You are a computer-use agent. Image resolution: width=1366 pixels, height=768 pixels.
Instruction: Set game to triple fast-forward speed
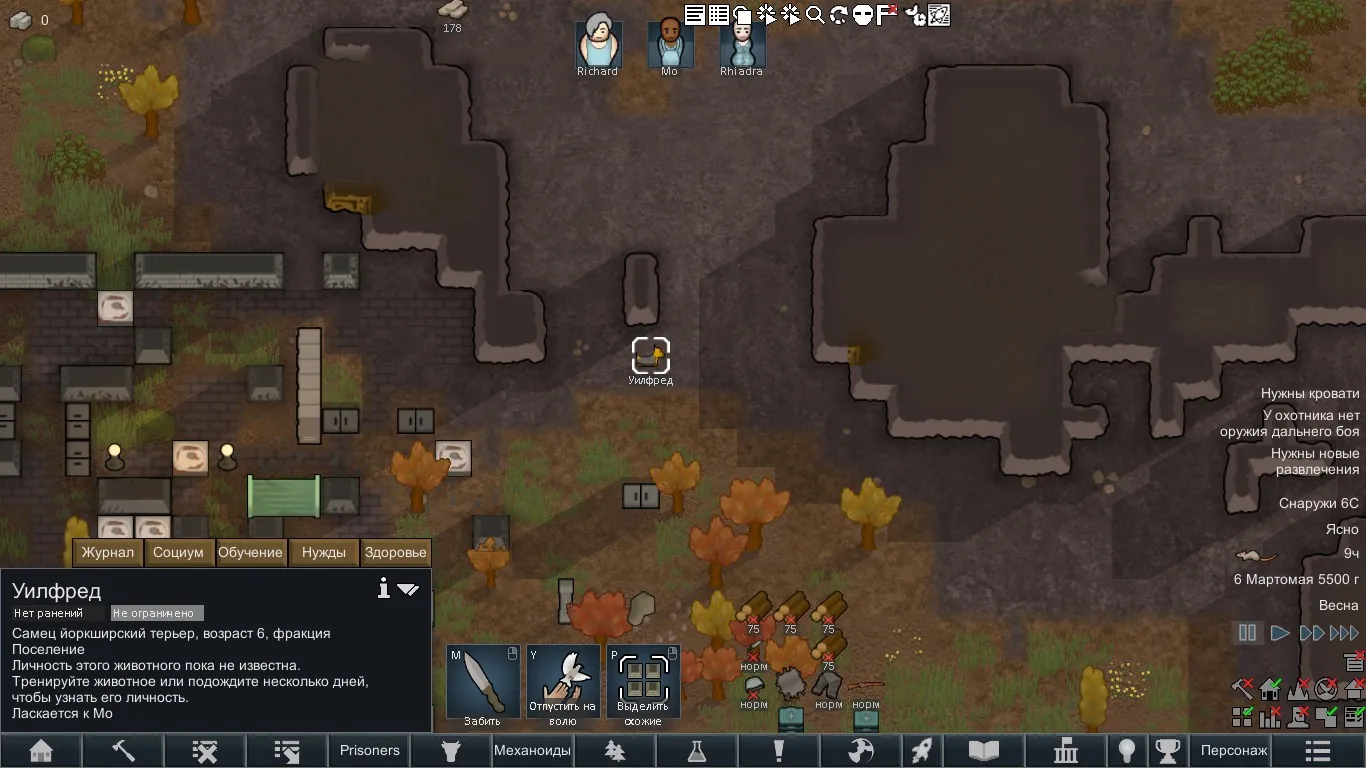point(1344,632)
